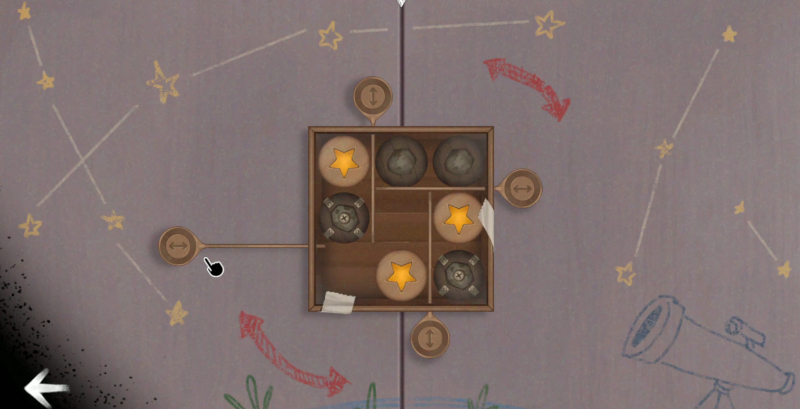Image resolution: width=800 pixels, height=409 pixels.
Task: Select the vertical arrow knob above the box
Action: [x=373, y=97]
